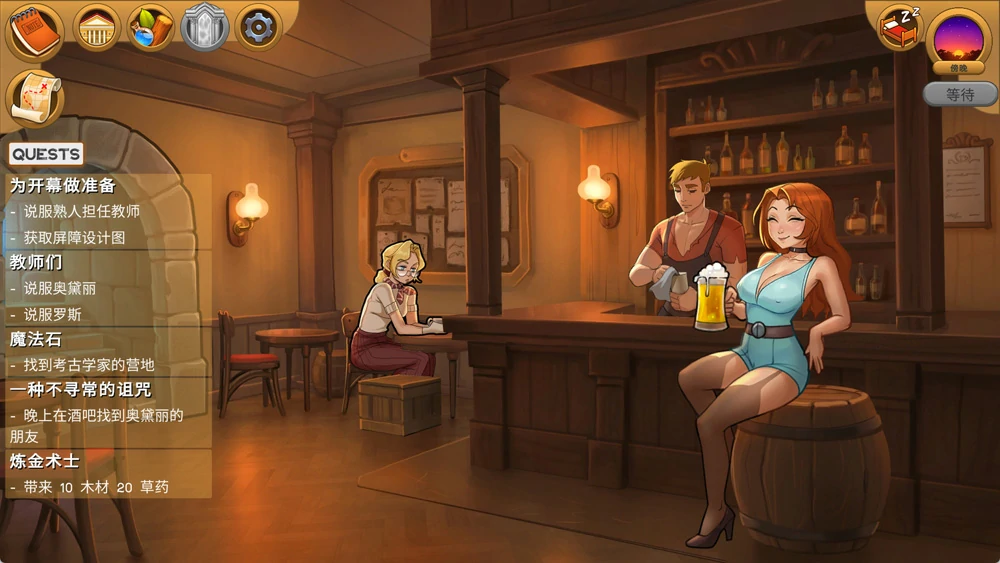The image size is (1000, 563).
Task: Click the sleeping bed icon
Action: pos(899,27)
